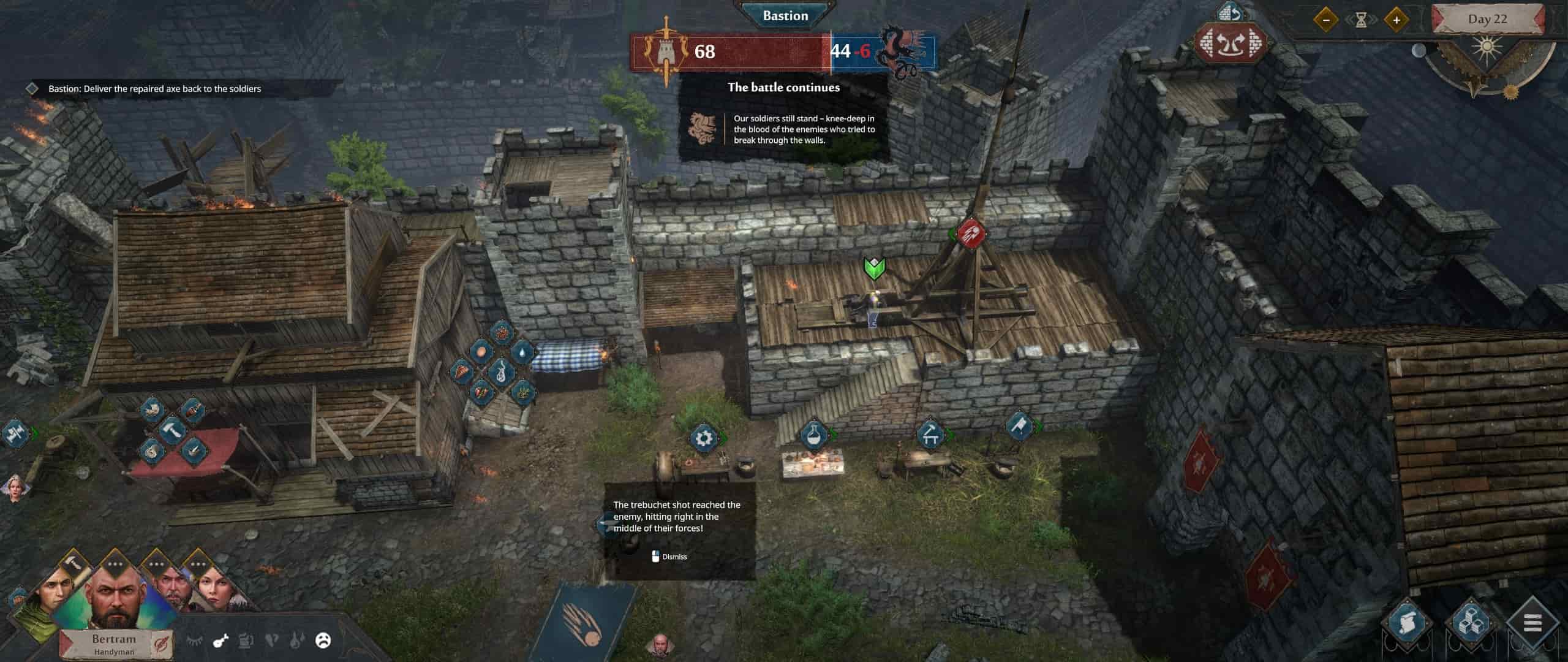Open the Bastion title banner

(785, 16)
